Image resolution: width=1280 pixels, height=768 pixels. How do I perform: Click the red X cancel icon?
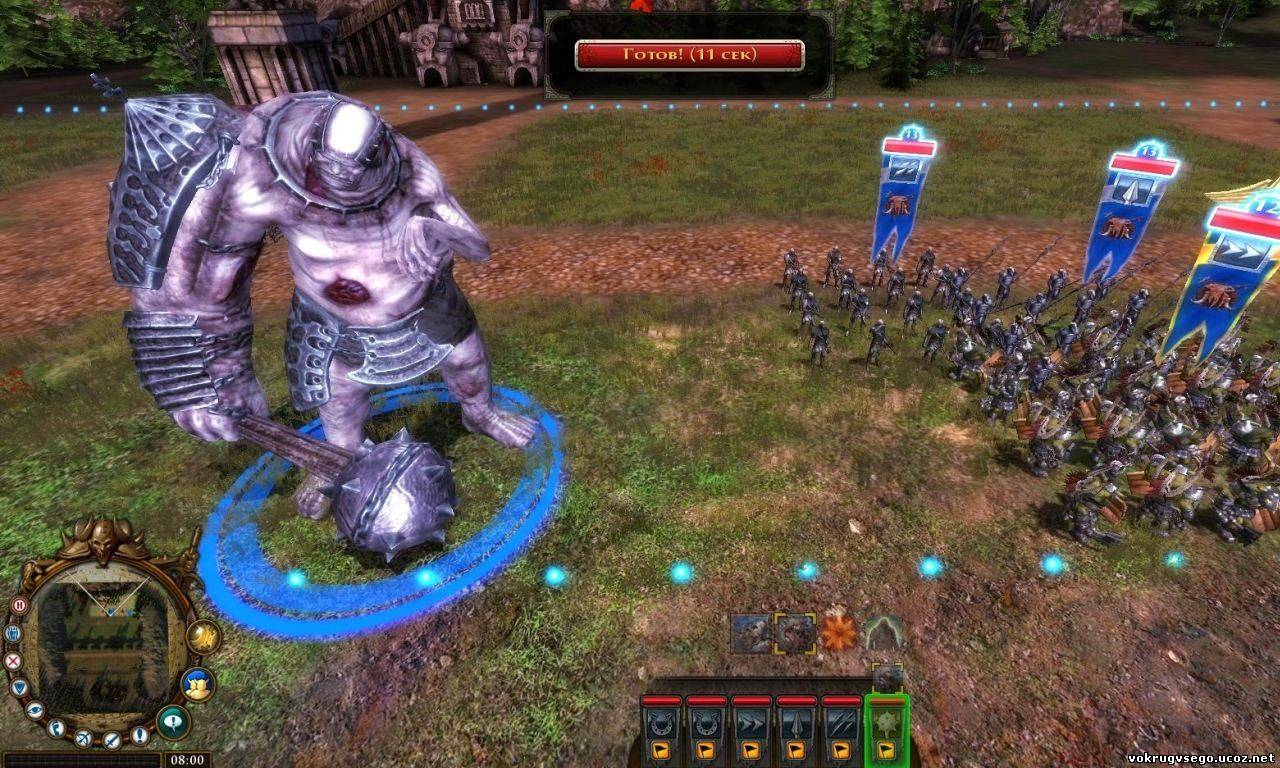(x=13, y=661)
